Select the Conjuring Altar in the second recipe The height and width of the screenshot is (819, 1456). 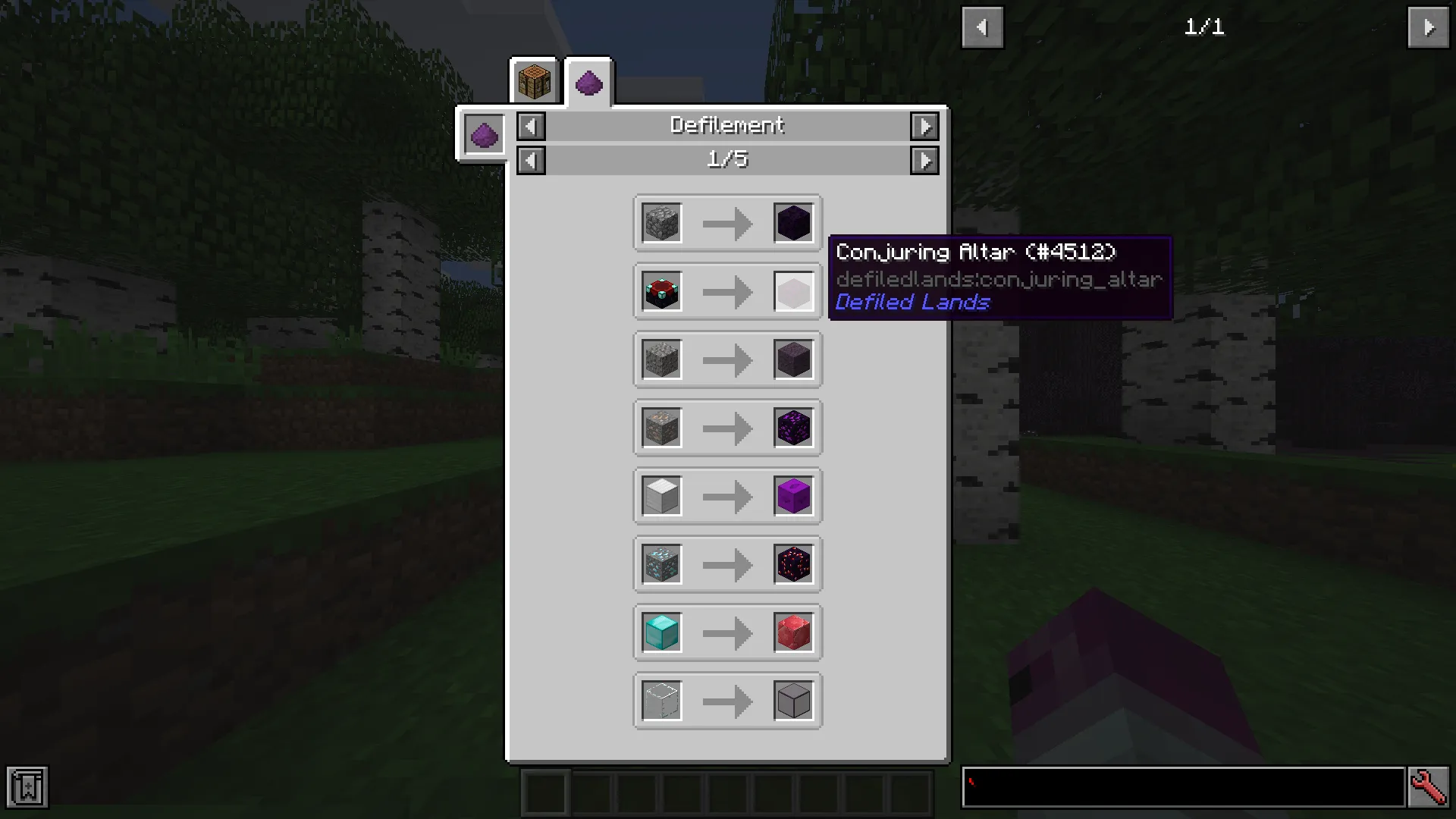coord(661,290)
